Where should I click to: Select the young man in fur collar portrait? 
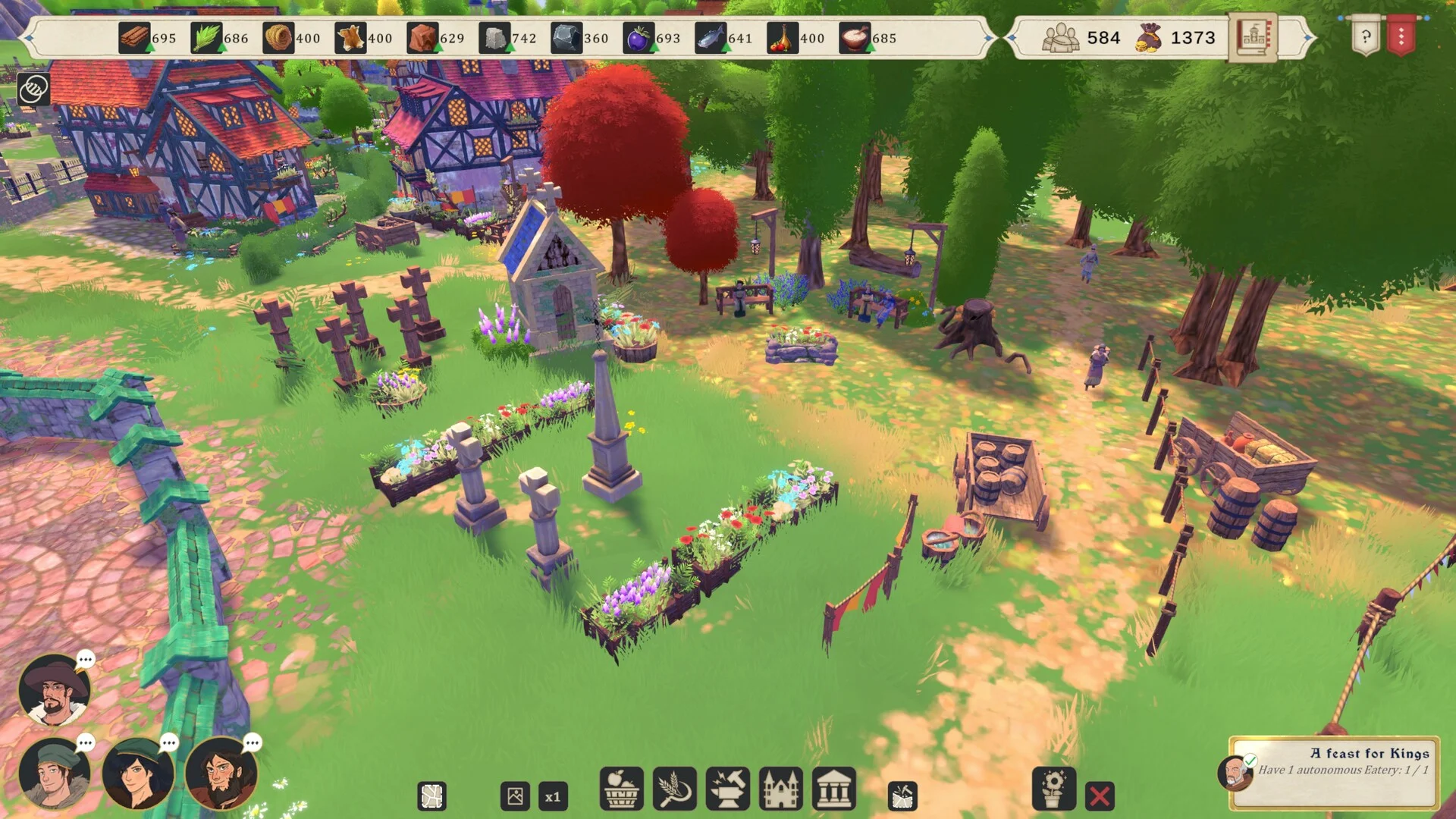click(x=55, y=773)
